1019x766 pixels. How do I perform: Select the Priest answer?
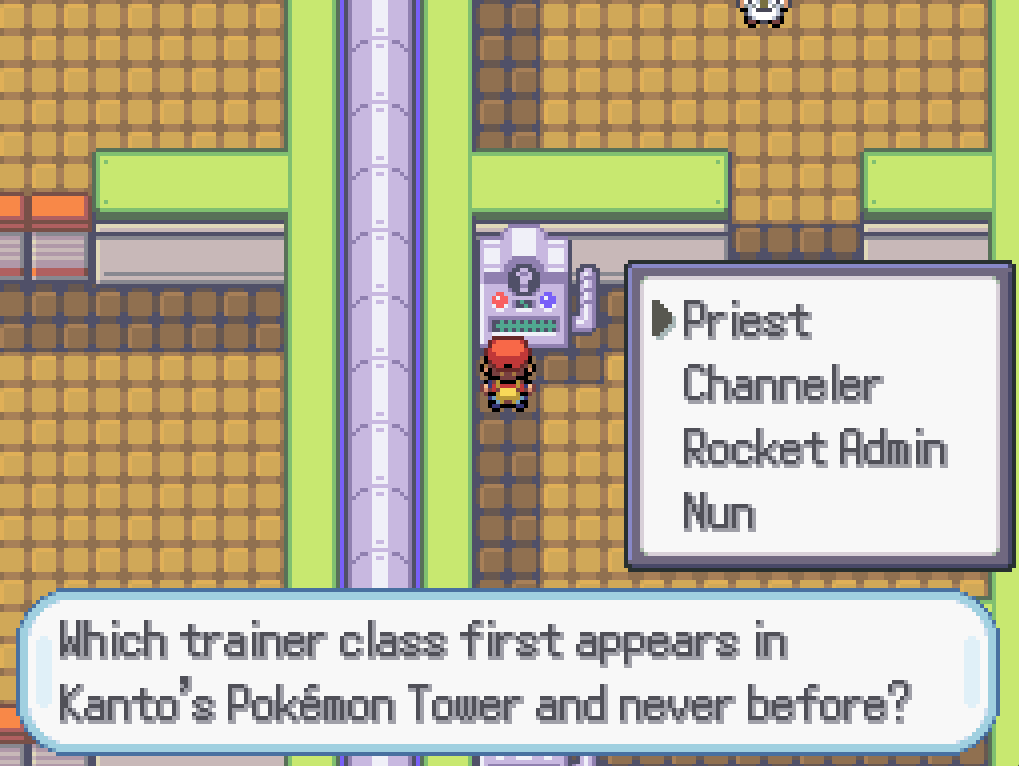(x=746, y=321)
